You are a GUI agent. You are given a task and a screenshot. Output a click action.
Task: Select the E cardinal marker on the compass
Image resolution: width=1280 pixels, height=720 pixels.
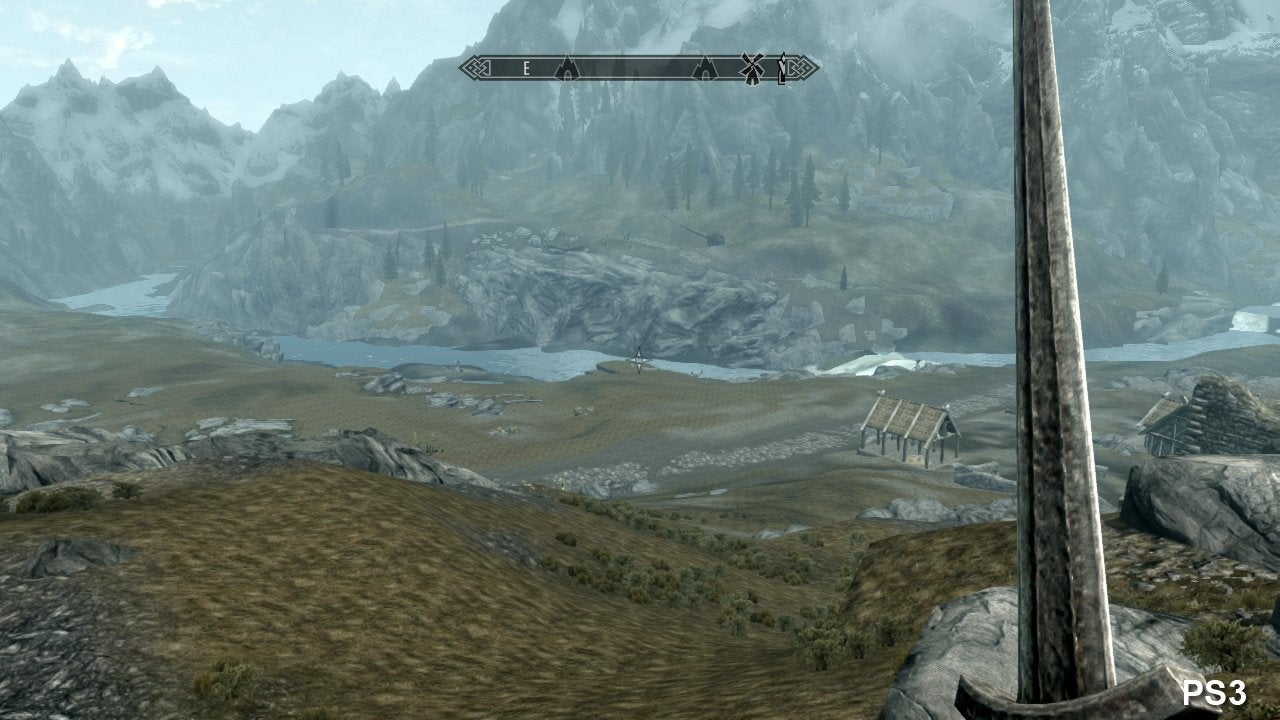coord(526,68)
